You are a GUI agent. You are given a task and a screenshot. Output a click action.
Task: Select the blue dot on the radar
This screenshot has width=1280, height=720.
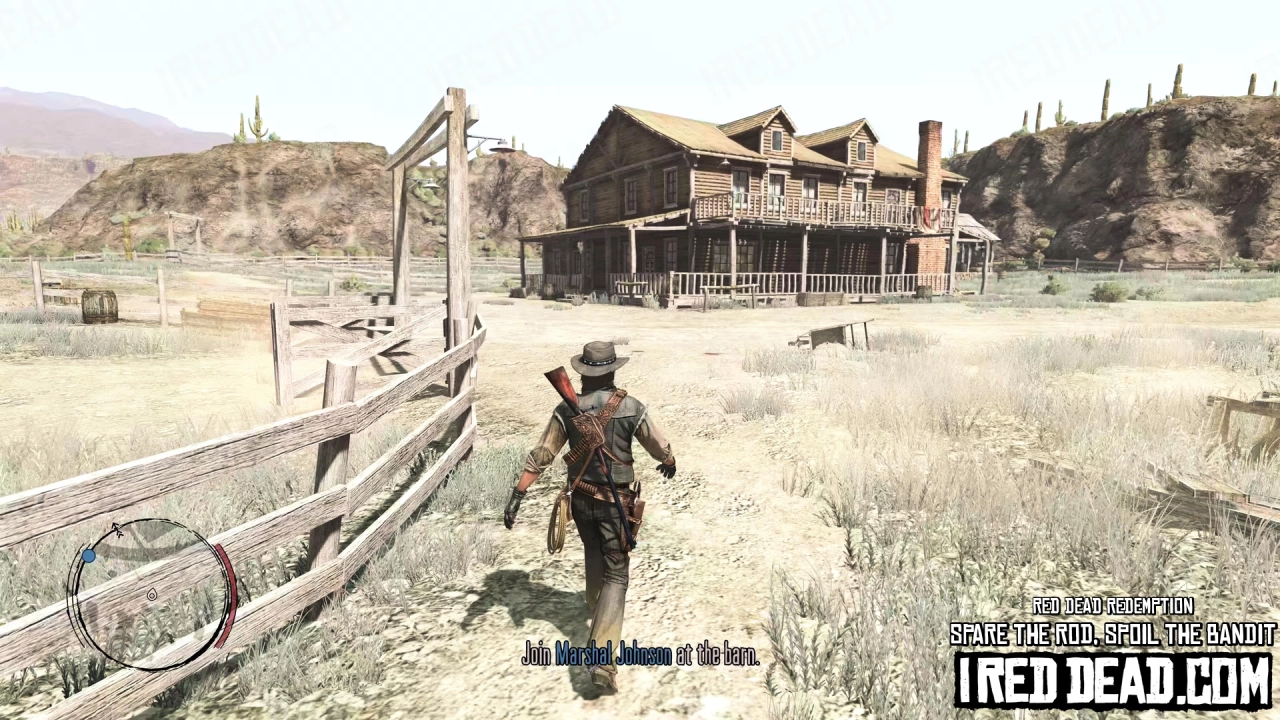click(x=89, y=555)
